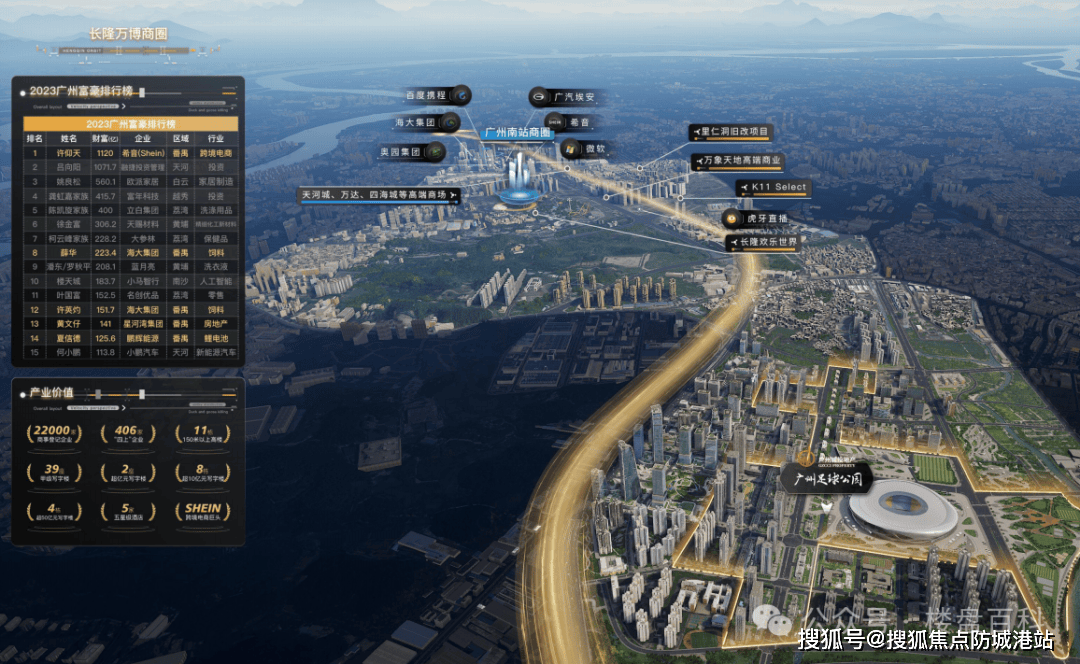The height and width of the screenshot is (664, 1080).
Task: Click the 广州足球公园 location label
Action: point(826,480)
